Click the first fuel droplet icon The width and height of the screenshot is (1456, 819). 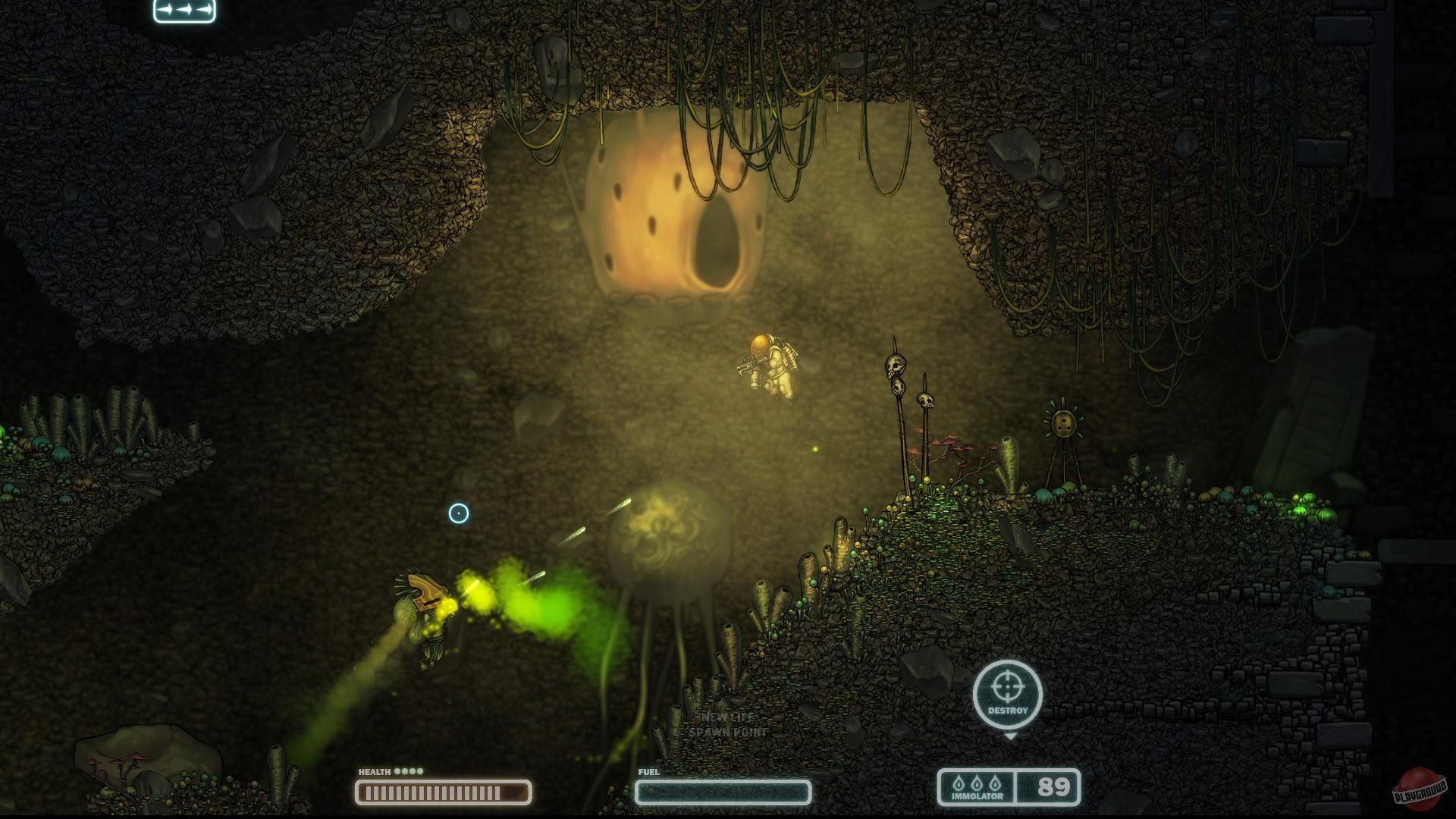[959, 783]
